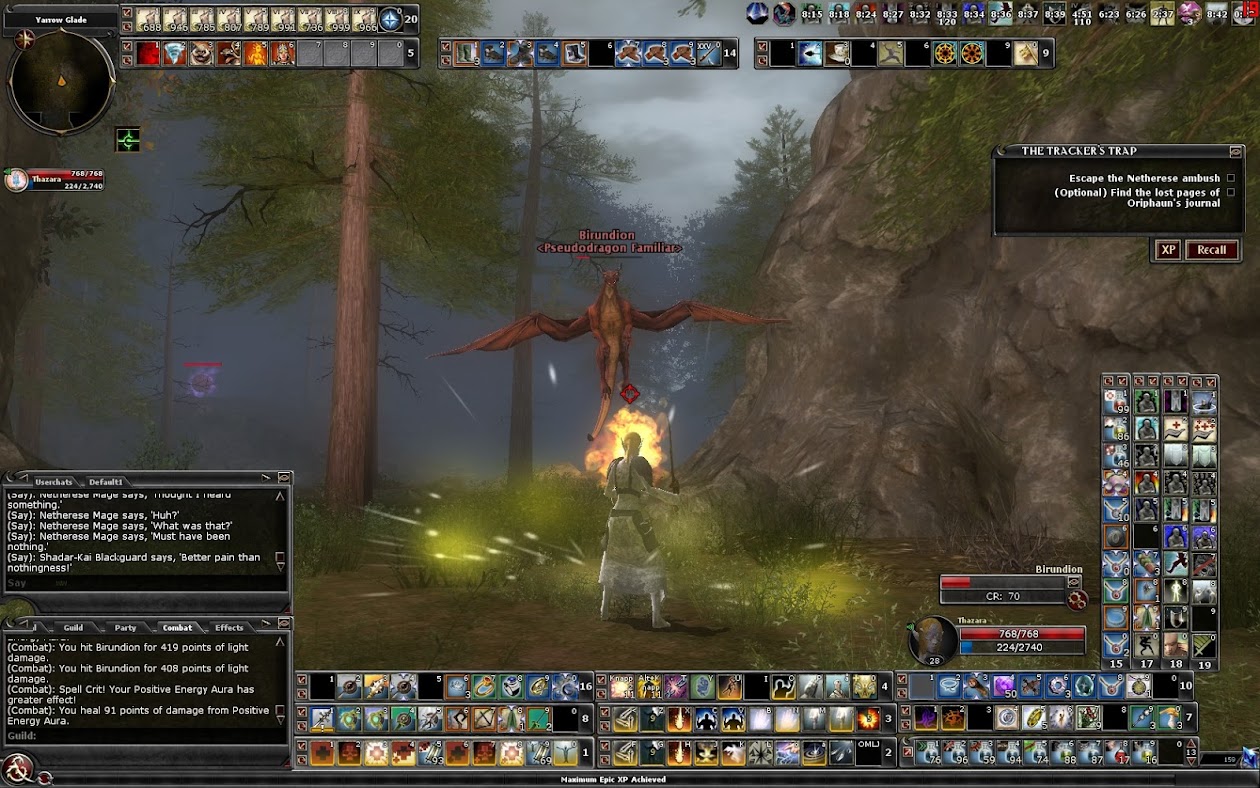This screenshot has height=788, width=1260.
Task: Open the red main menu orb
Action: point(17,768)
